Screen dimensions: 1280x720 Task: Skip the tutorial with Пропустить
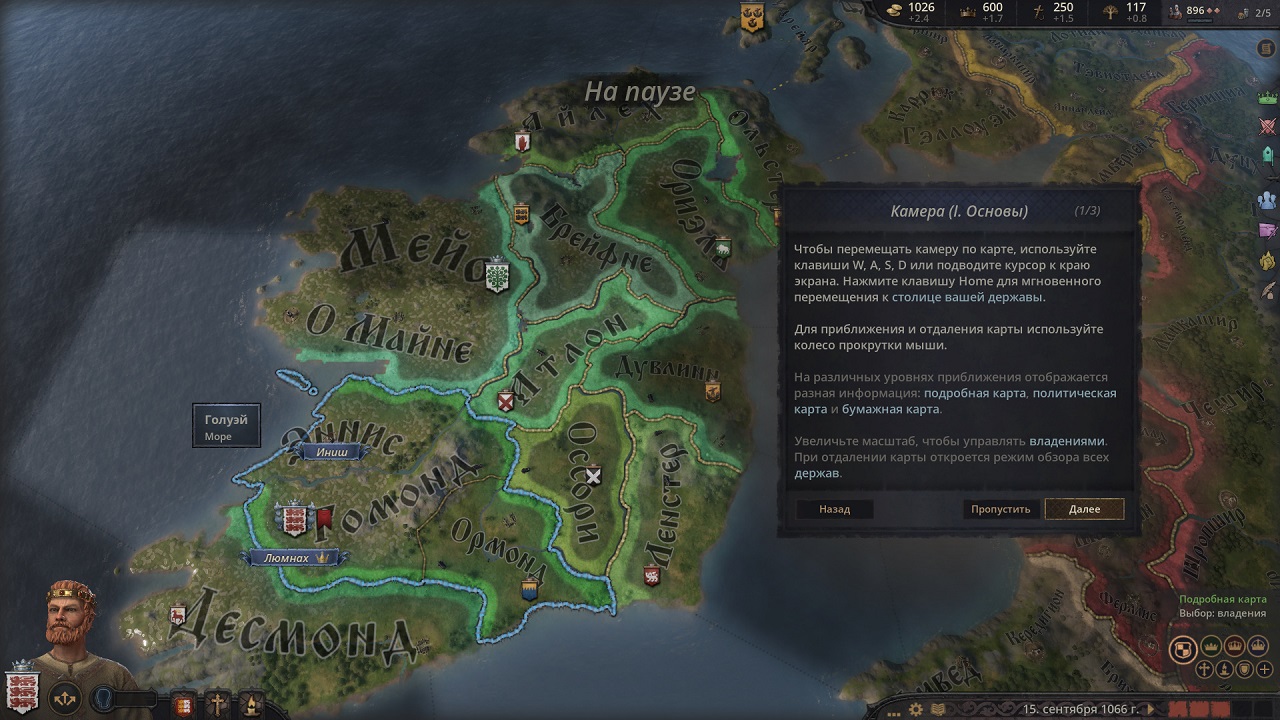click(1000, 509)
